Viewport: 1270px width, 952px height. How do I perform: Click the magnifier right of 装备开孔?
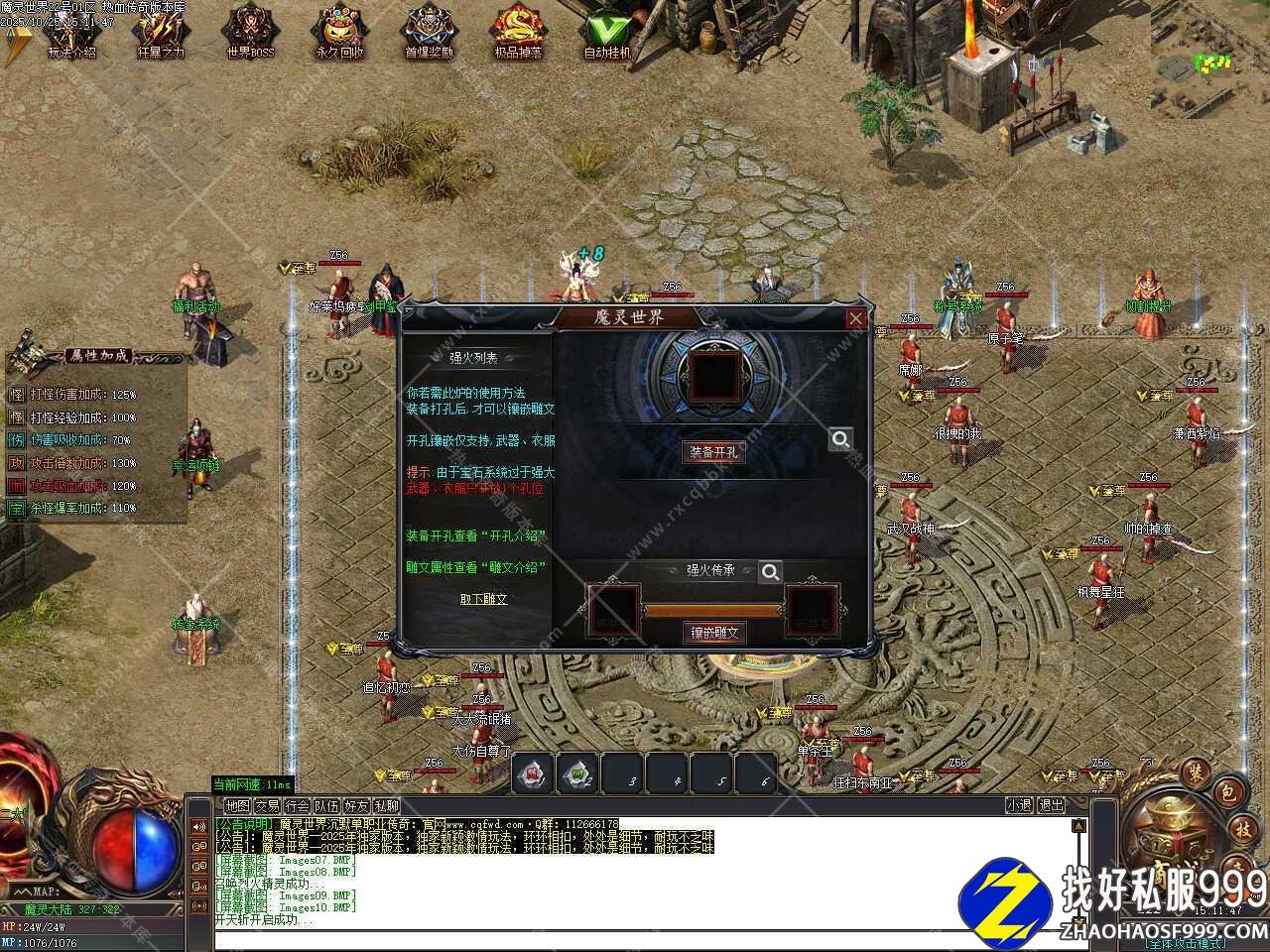click(x=840, y=438)
